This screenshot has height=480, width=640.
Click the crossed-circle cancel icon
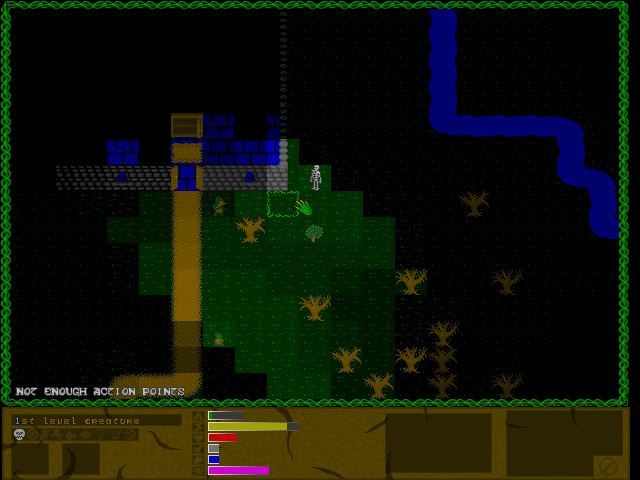(x=607, y=465)
